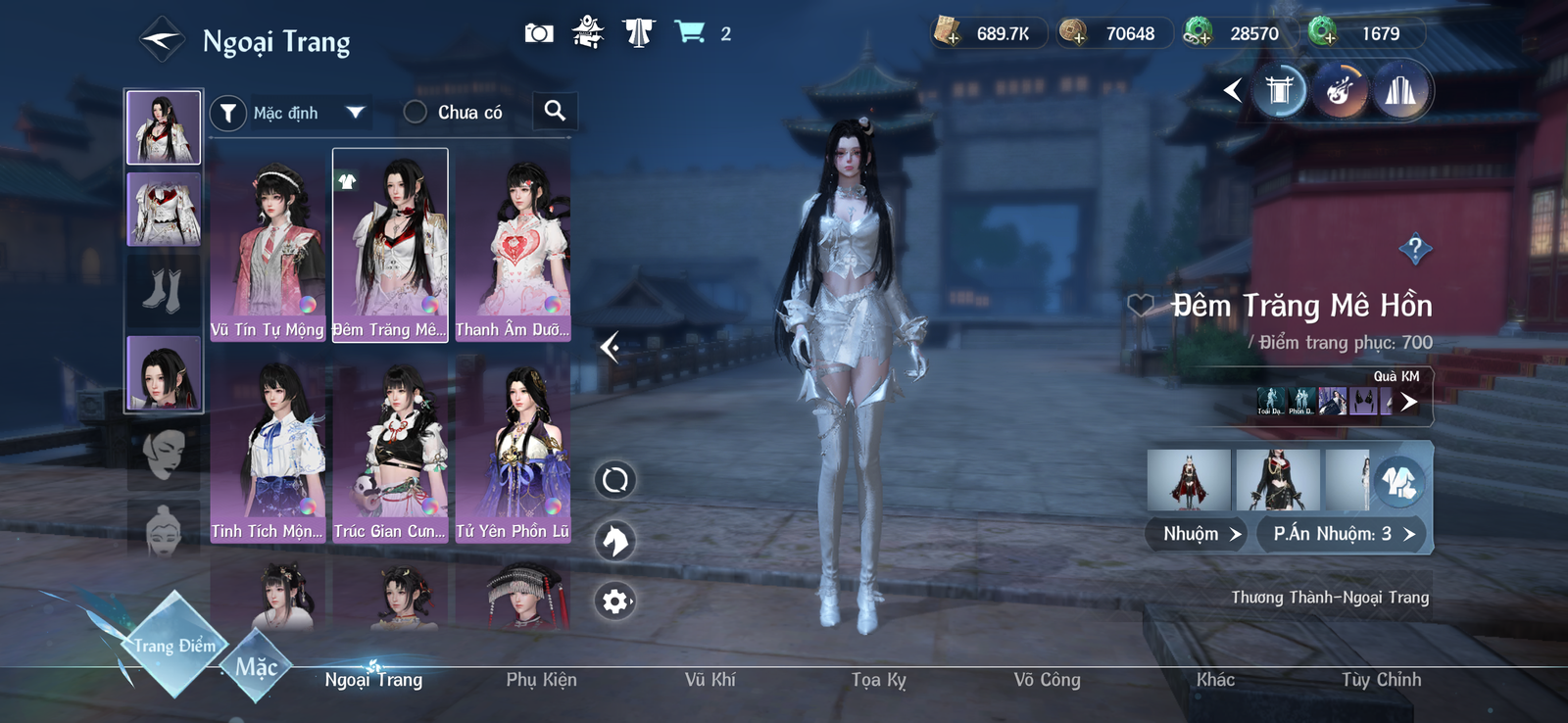Open the dye brush circular icon on the right
This screenshot has width=1568, height=723.
(1340, 91)
